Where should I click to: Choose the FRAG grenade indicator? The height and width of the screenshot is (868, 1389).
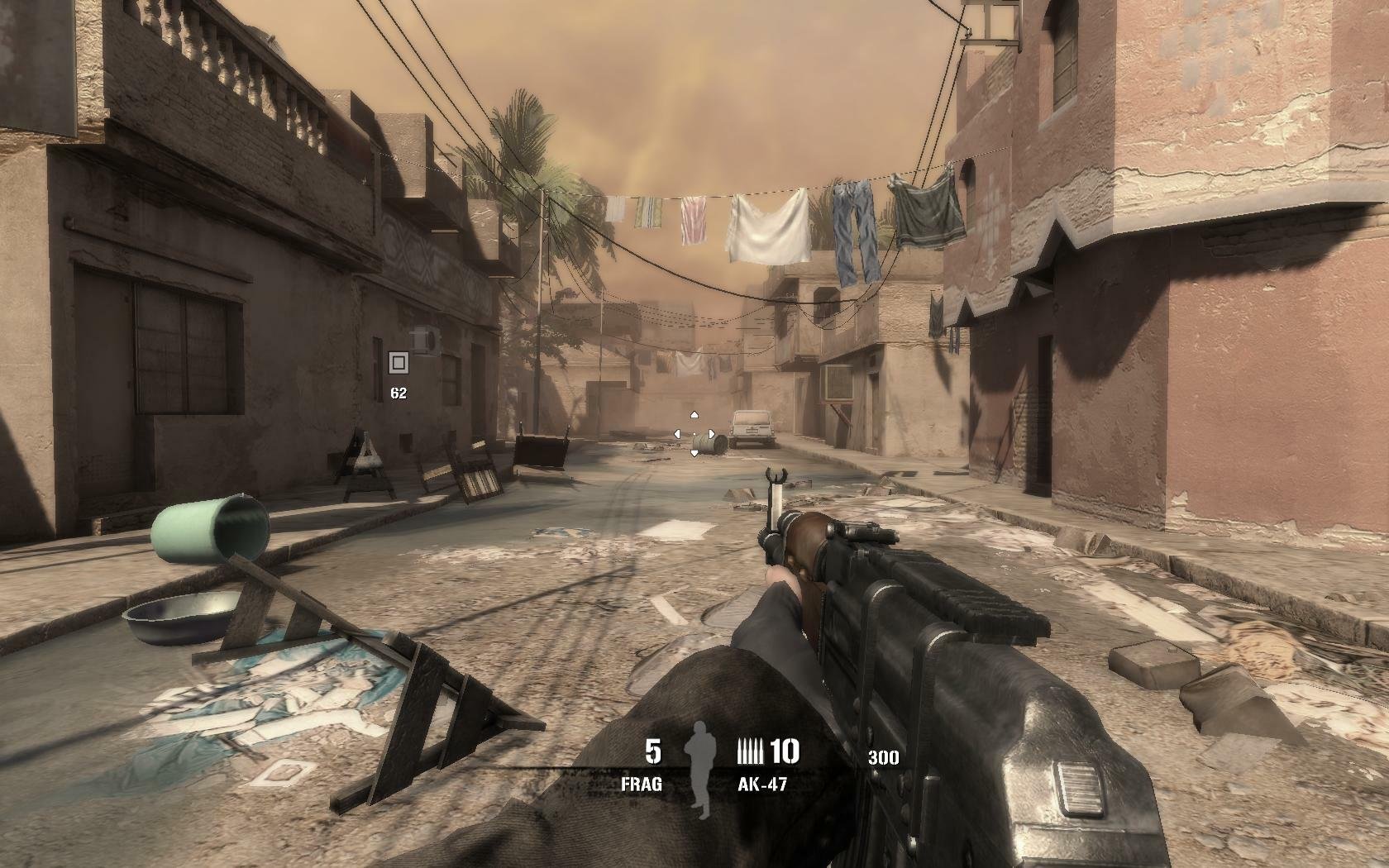(x=642, y=784)
